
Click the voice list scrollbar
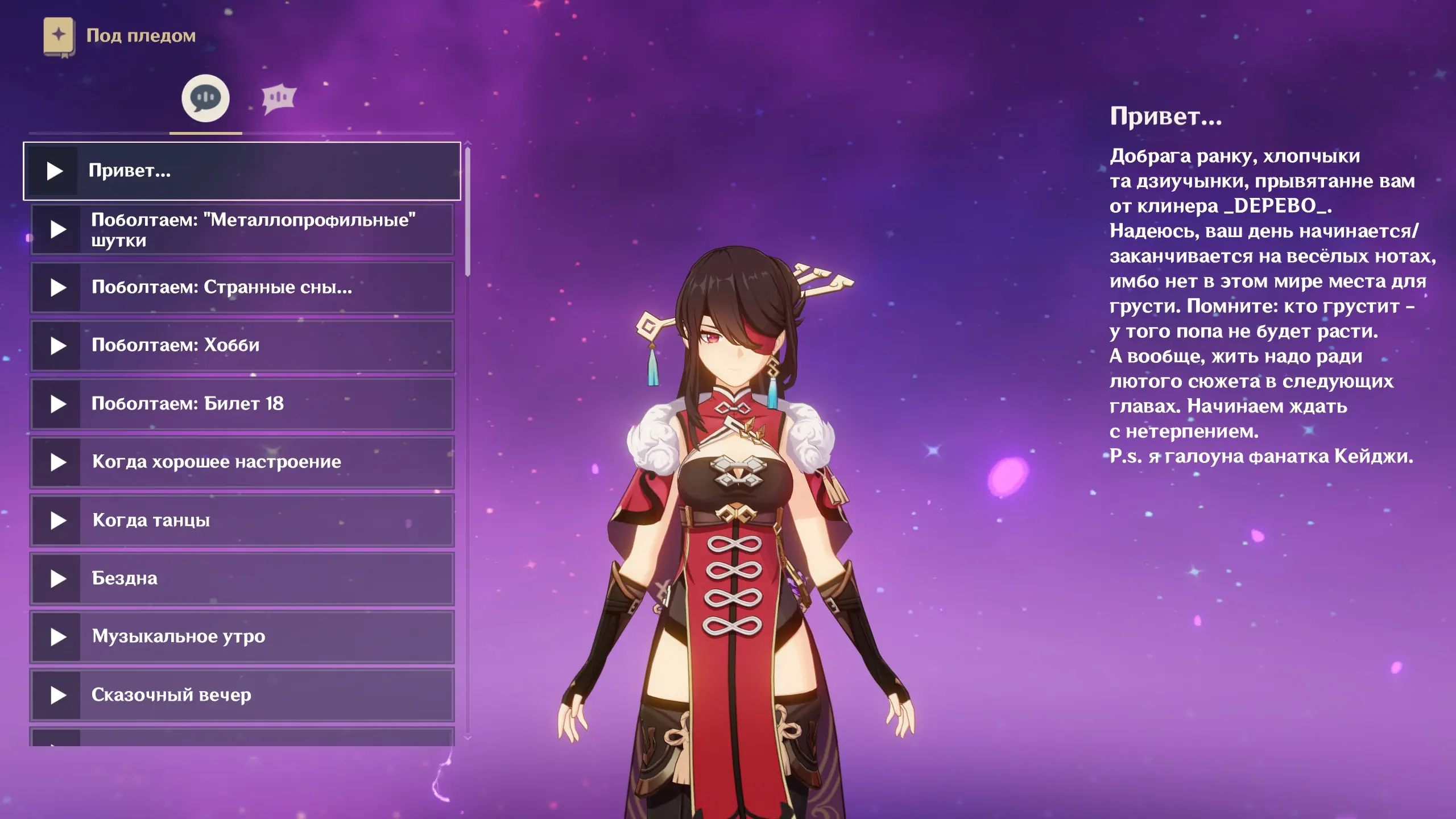(x=468, y=212)
